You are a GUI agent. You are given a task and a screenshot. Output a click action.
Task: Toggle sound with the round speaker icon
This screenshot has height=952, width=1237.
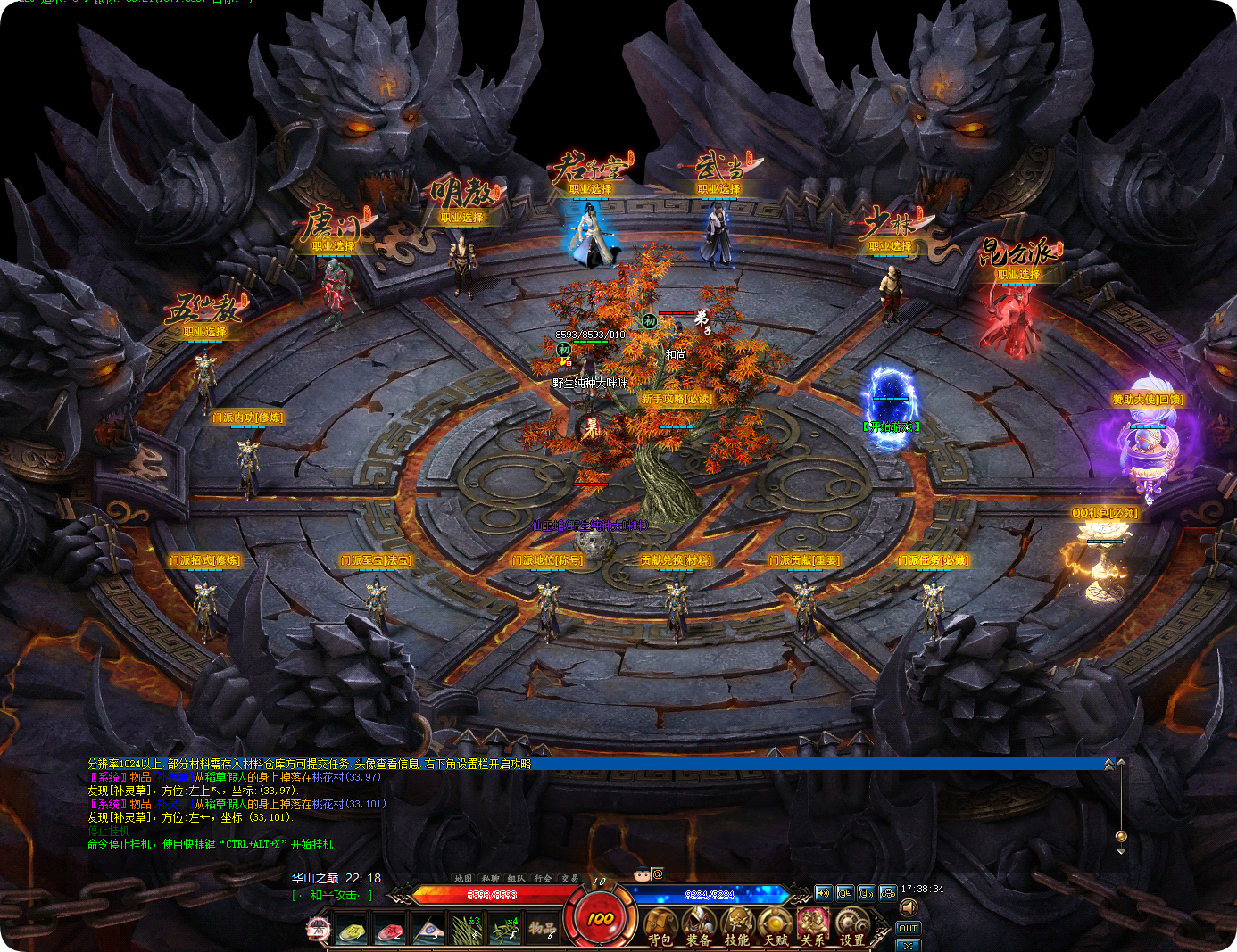point(909,908)
